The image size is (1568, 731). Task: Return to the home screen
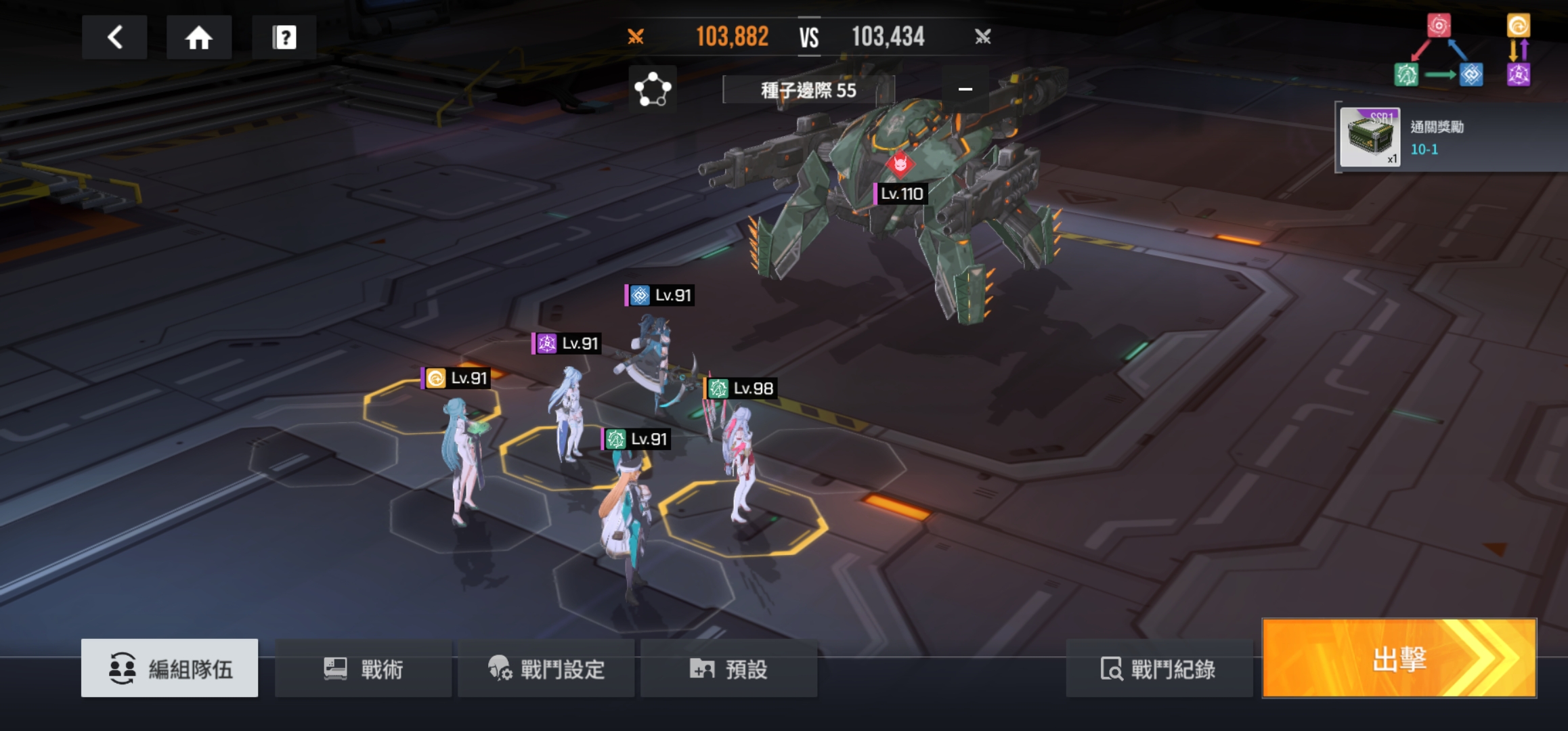(199, 37)
